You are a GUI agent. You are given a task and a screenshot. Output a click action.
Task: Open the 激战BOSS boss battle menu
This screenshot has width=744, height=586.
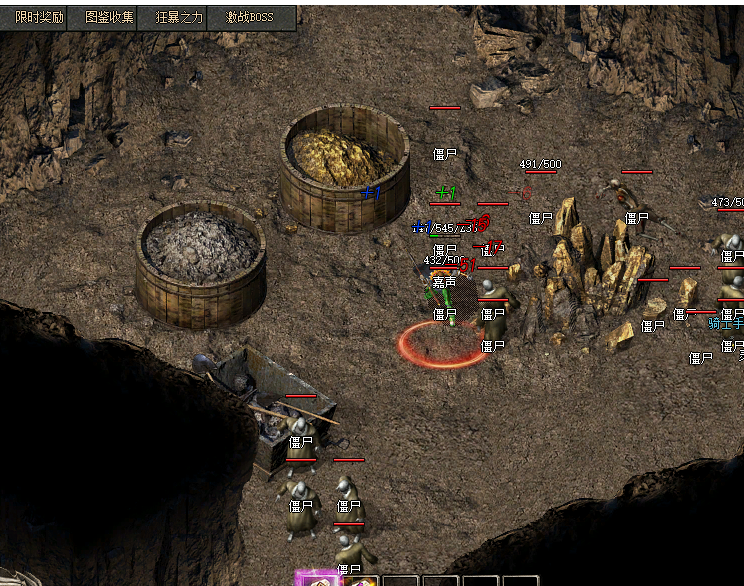(x=250, y=17)
